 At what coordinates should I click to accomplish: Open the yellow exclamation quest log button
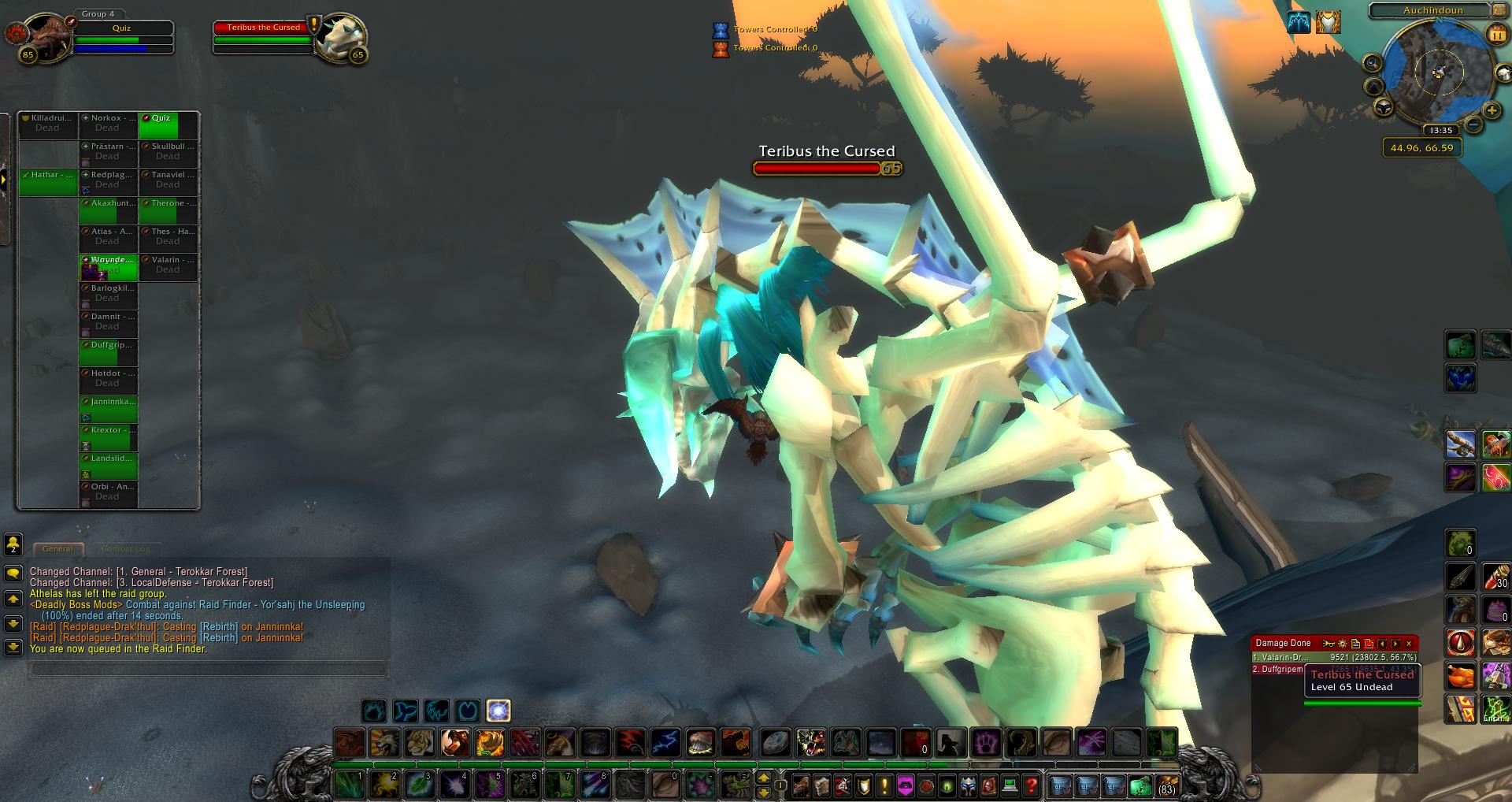[x=884, y=785]
